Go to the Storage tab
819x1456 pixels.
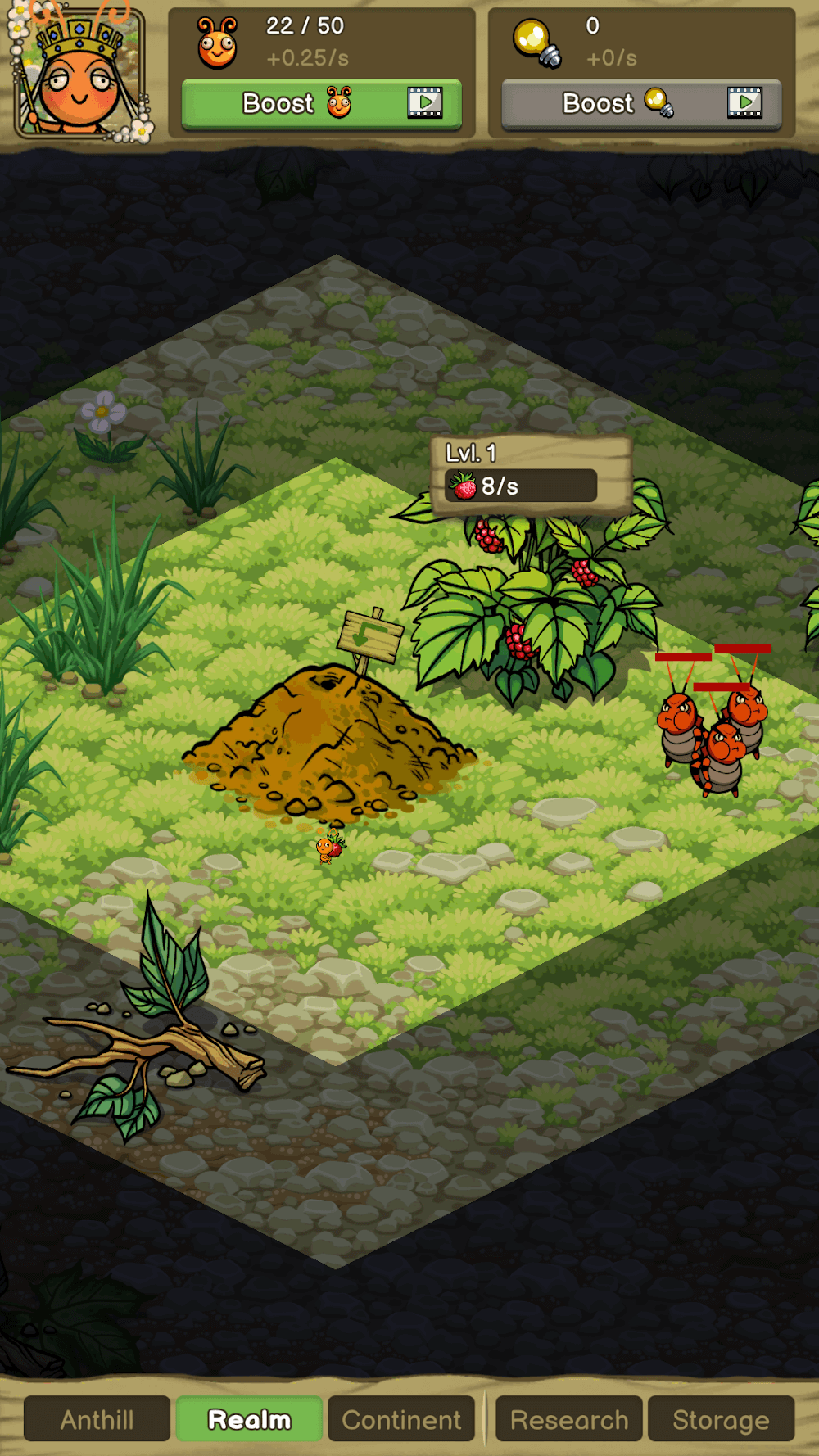pyautogui.click(x=721, y=1419)
